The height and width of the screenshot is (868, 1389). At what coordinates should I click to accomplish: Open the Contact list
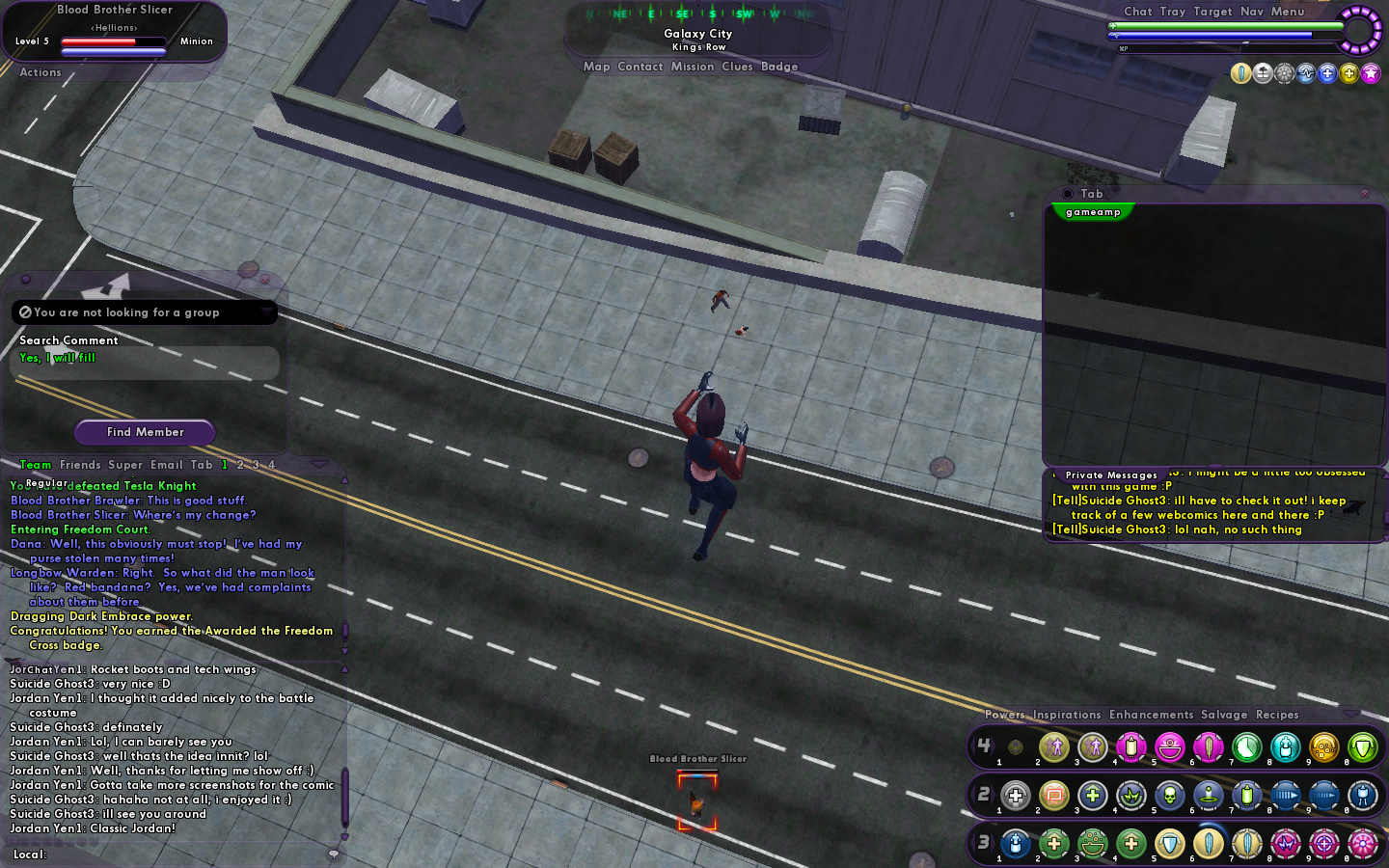pos(640,67)
